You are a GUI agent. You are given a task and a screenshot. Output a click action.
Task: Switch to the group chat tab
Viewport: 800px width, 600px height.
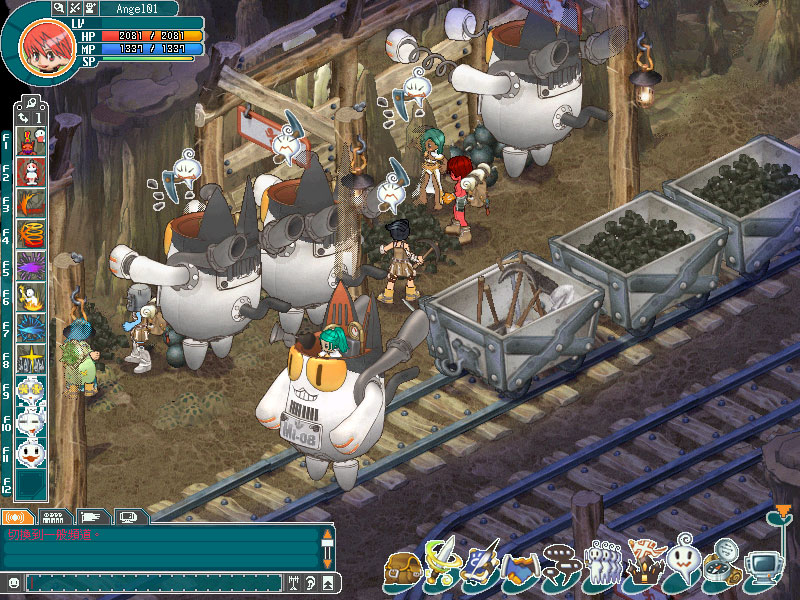point(55,517)
